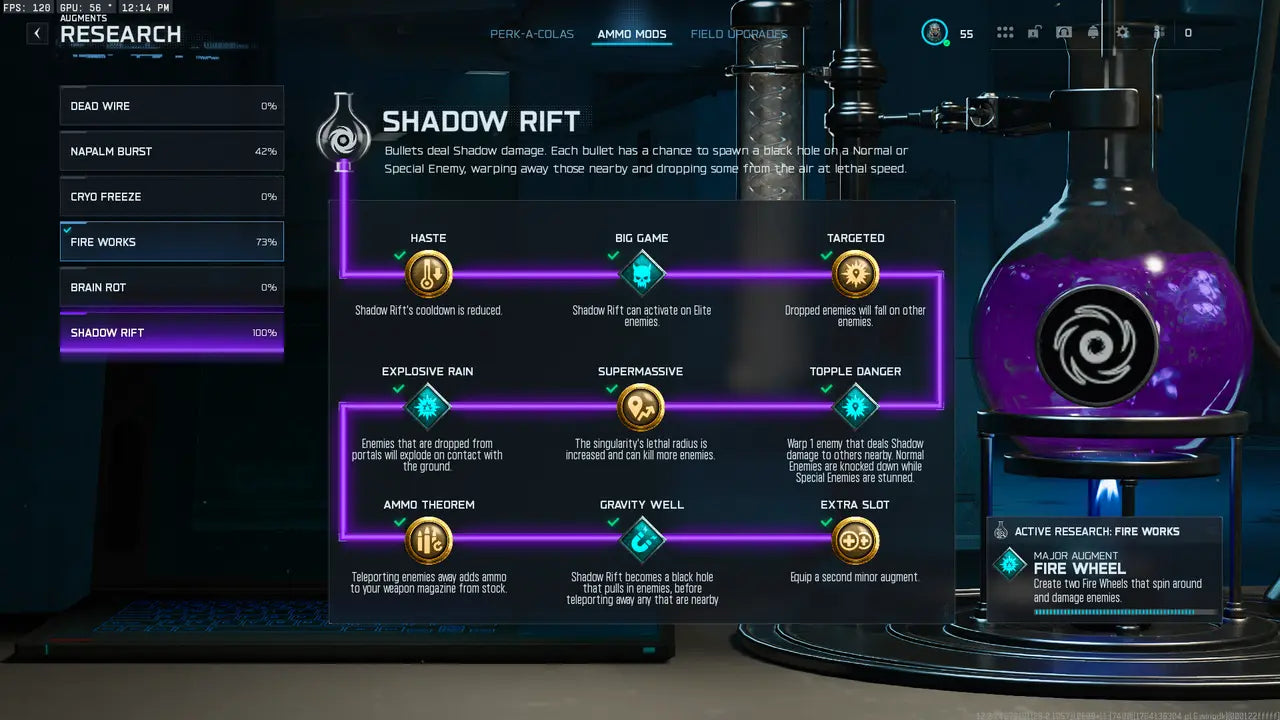Choose the Napalm Burst ammo mod
The height and width of the screenshot is (720, 1280).
[x=171, y=151]
